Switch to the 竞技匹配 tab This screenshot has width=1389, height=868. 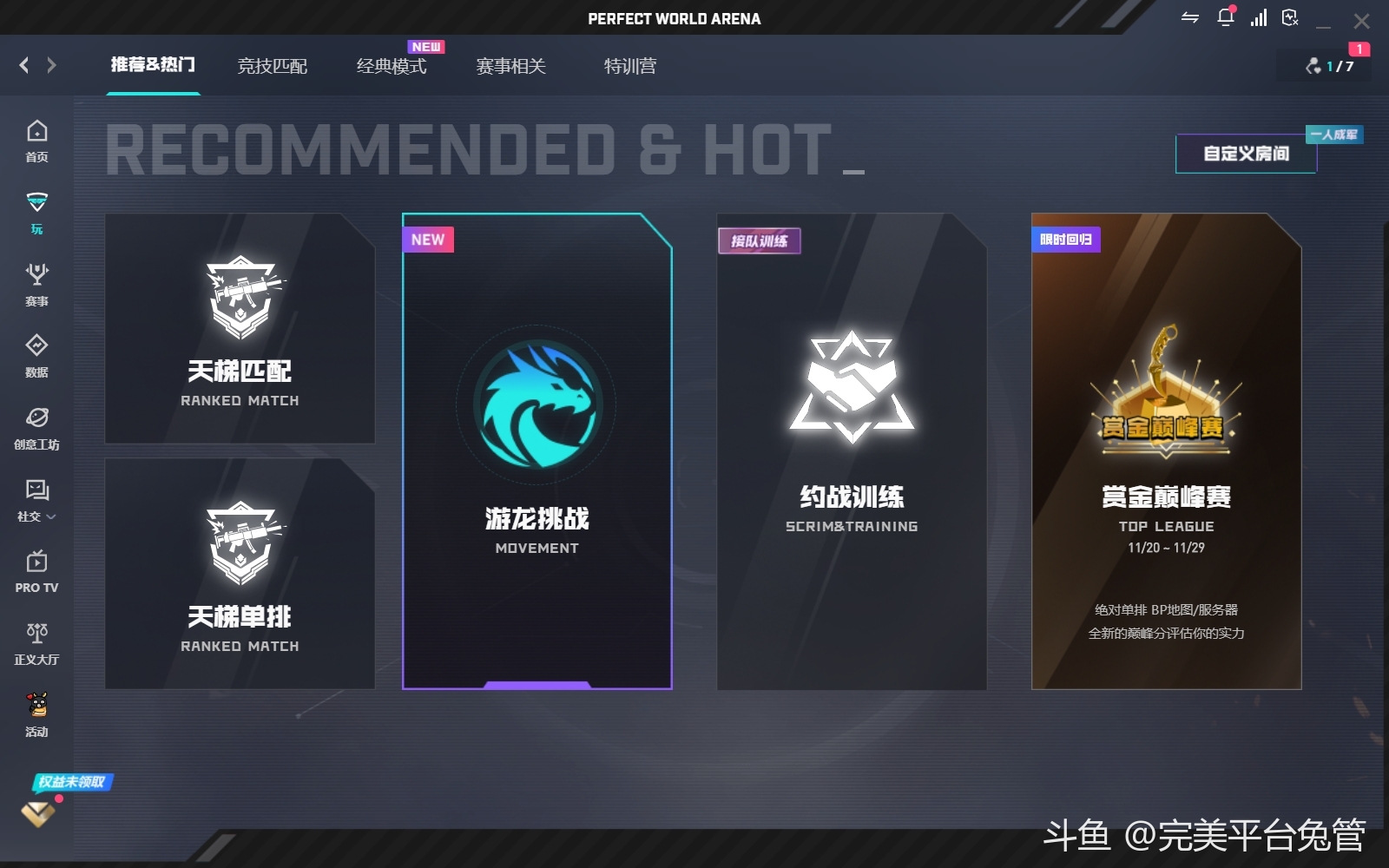(272, 66)
